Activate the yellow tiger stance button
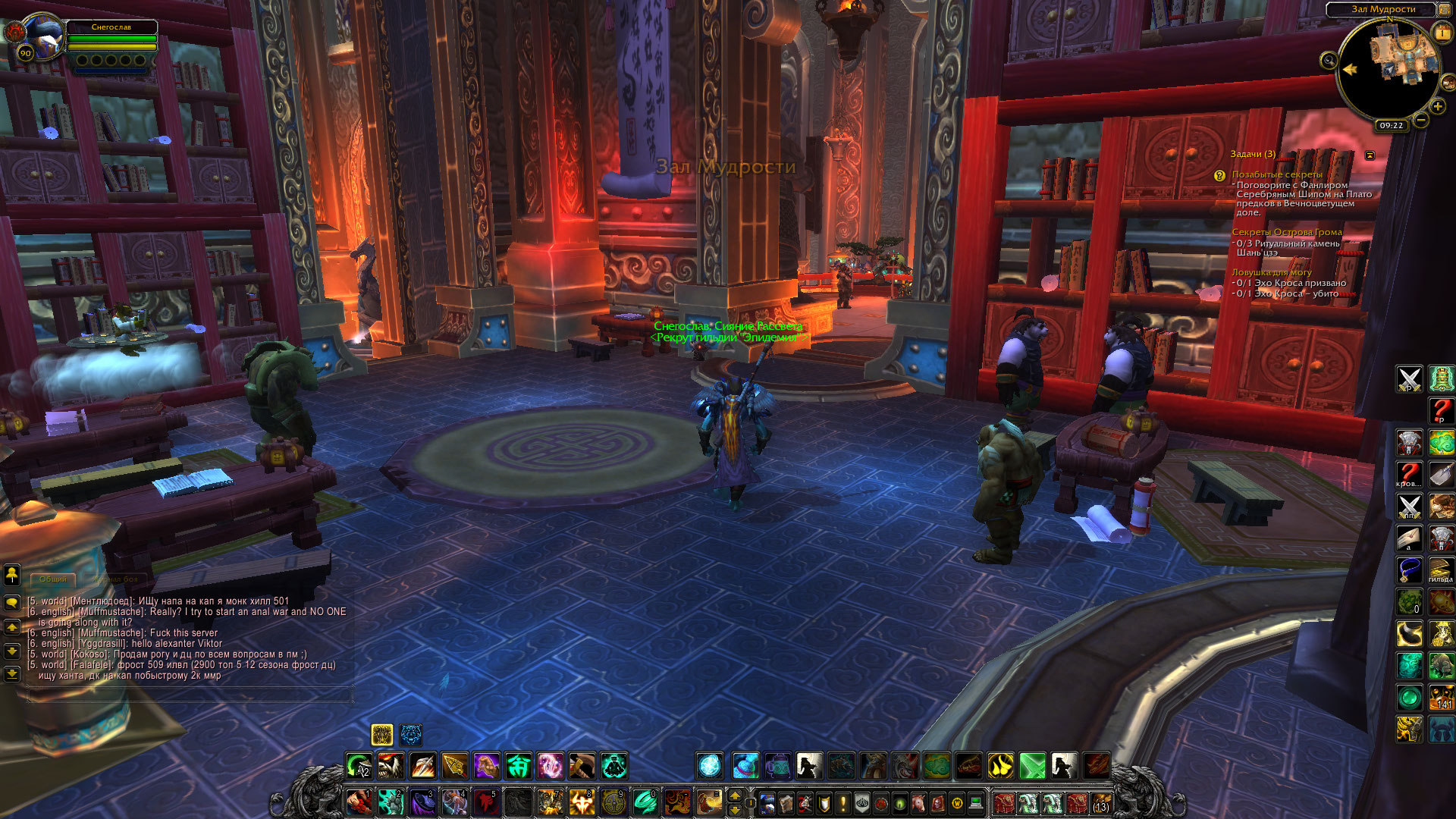 (382, 734)
